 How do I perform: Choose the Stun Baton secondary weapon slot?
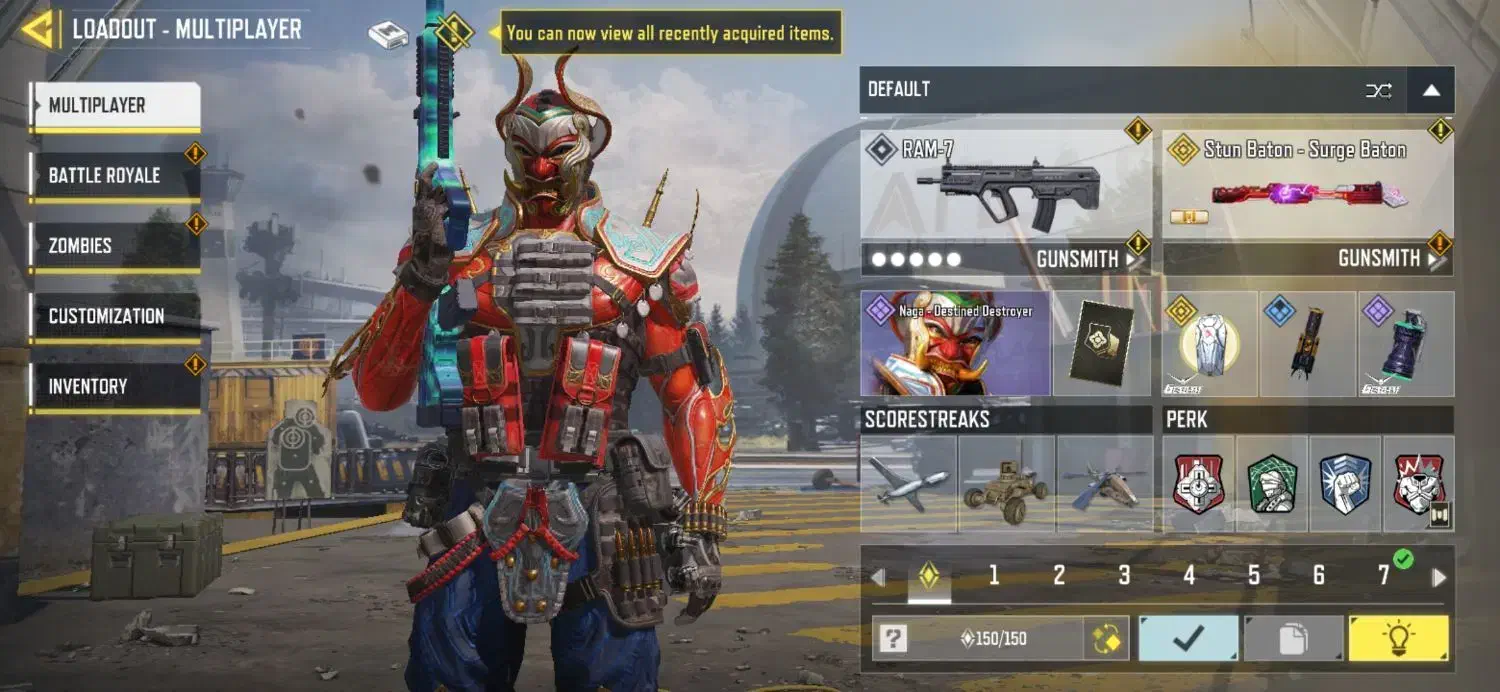point(1307,186)
